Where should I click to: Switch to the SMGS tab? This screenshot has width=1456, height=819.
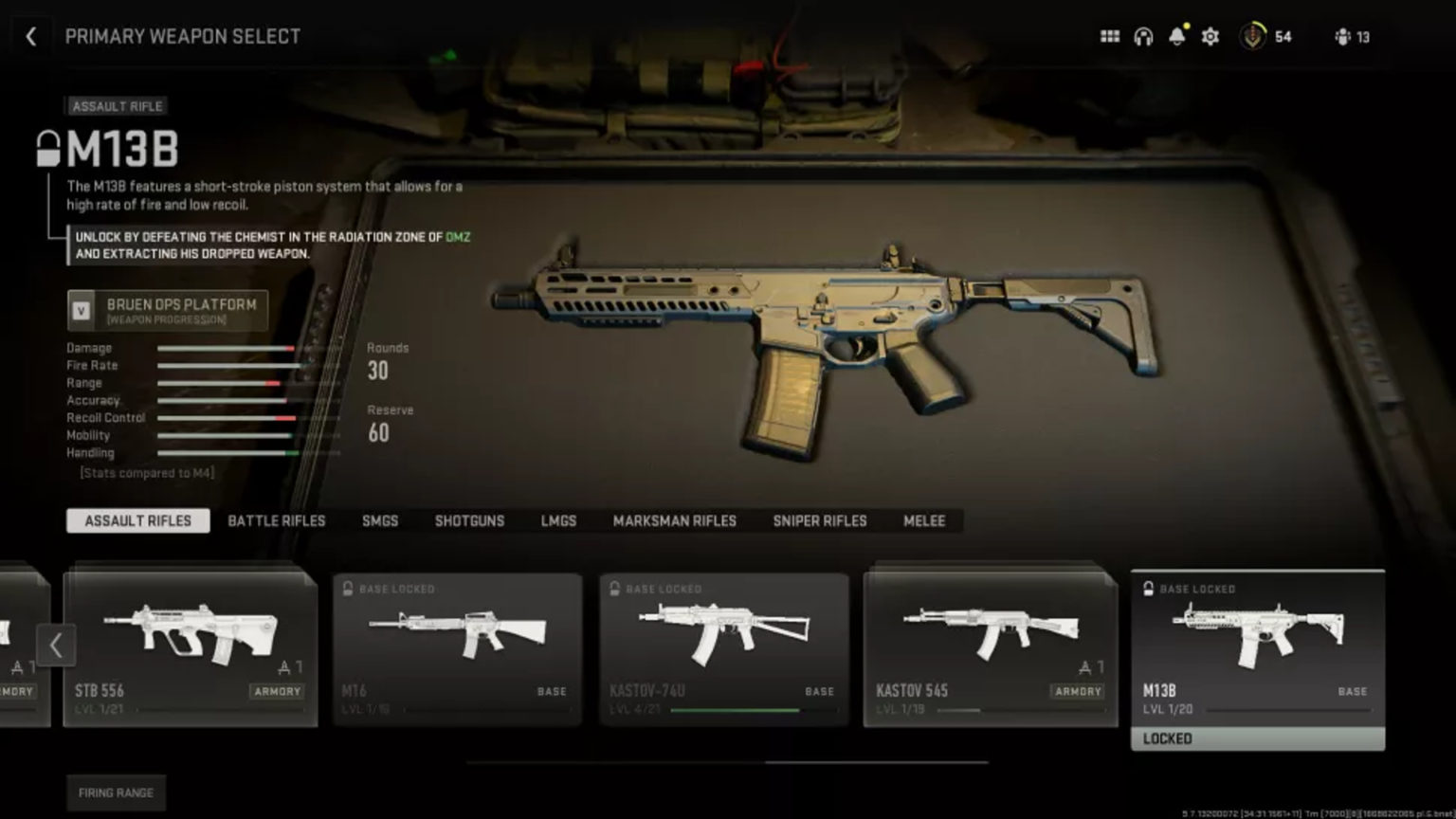(x=379, y=520)
